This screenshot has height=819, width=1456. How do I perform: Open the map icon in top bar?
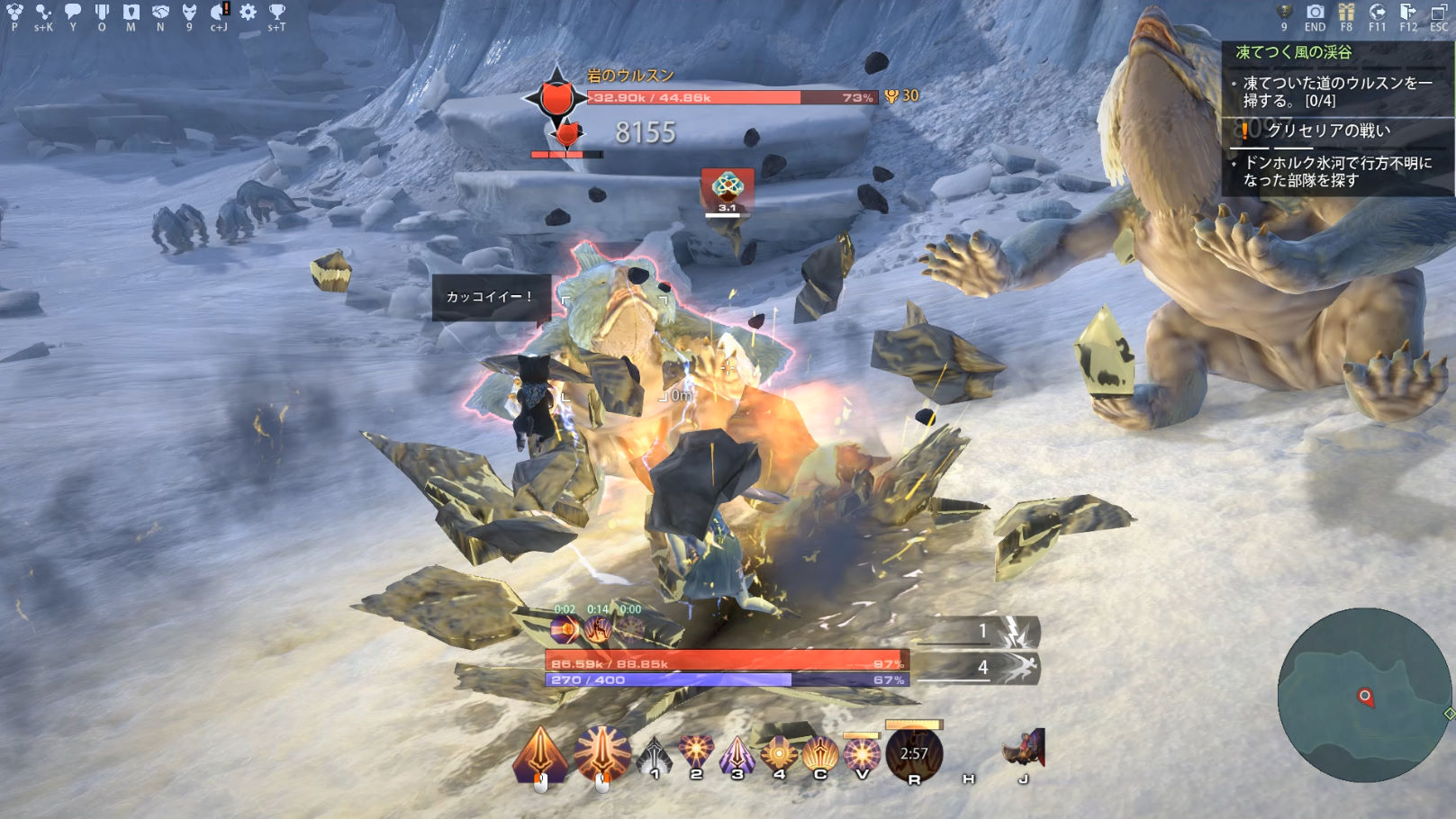point(131,12)
